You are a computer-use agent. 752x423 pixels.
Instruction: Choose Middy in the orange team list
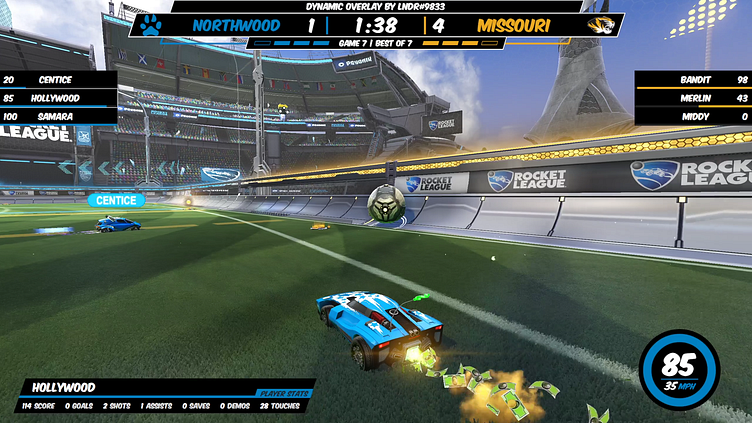click(x=694, y=117)
